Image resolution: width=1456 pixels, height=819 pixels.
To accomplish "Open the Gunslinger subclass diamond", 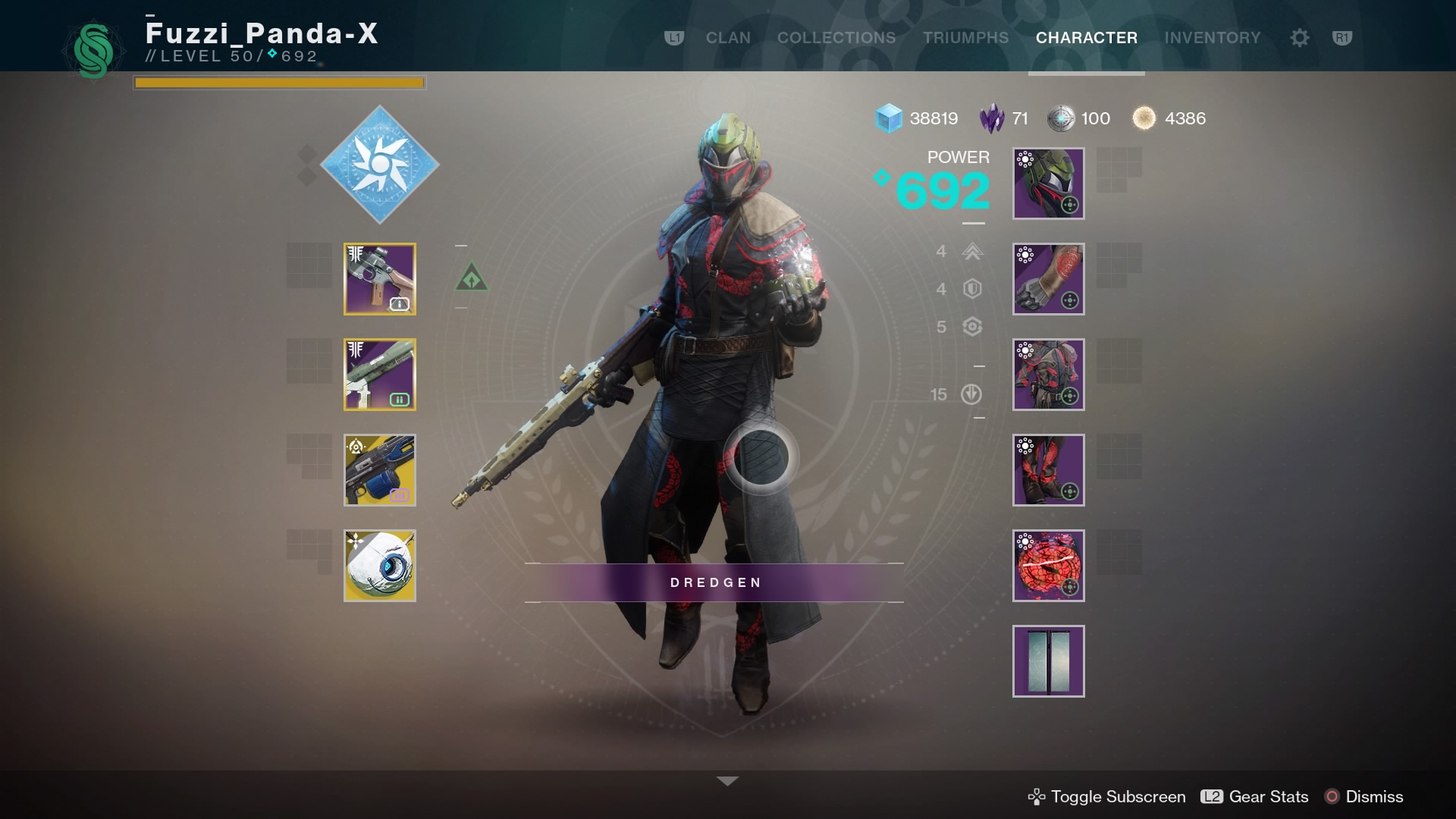I will point(380,165).
